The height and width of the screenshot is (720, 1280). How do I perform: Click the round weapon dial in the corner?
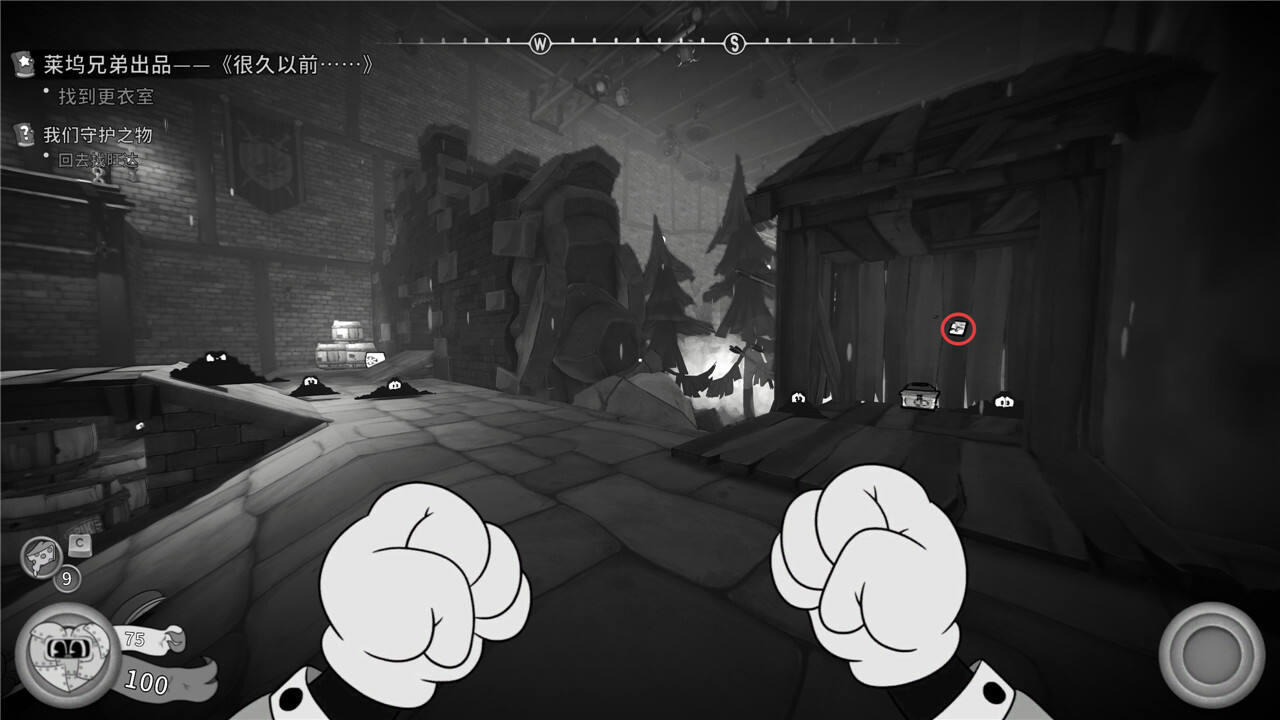pos(1212,655)
